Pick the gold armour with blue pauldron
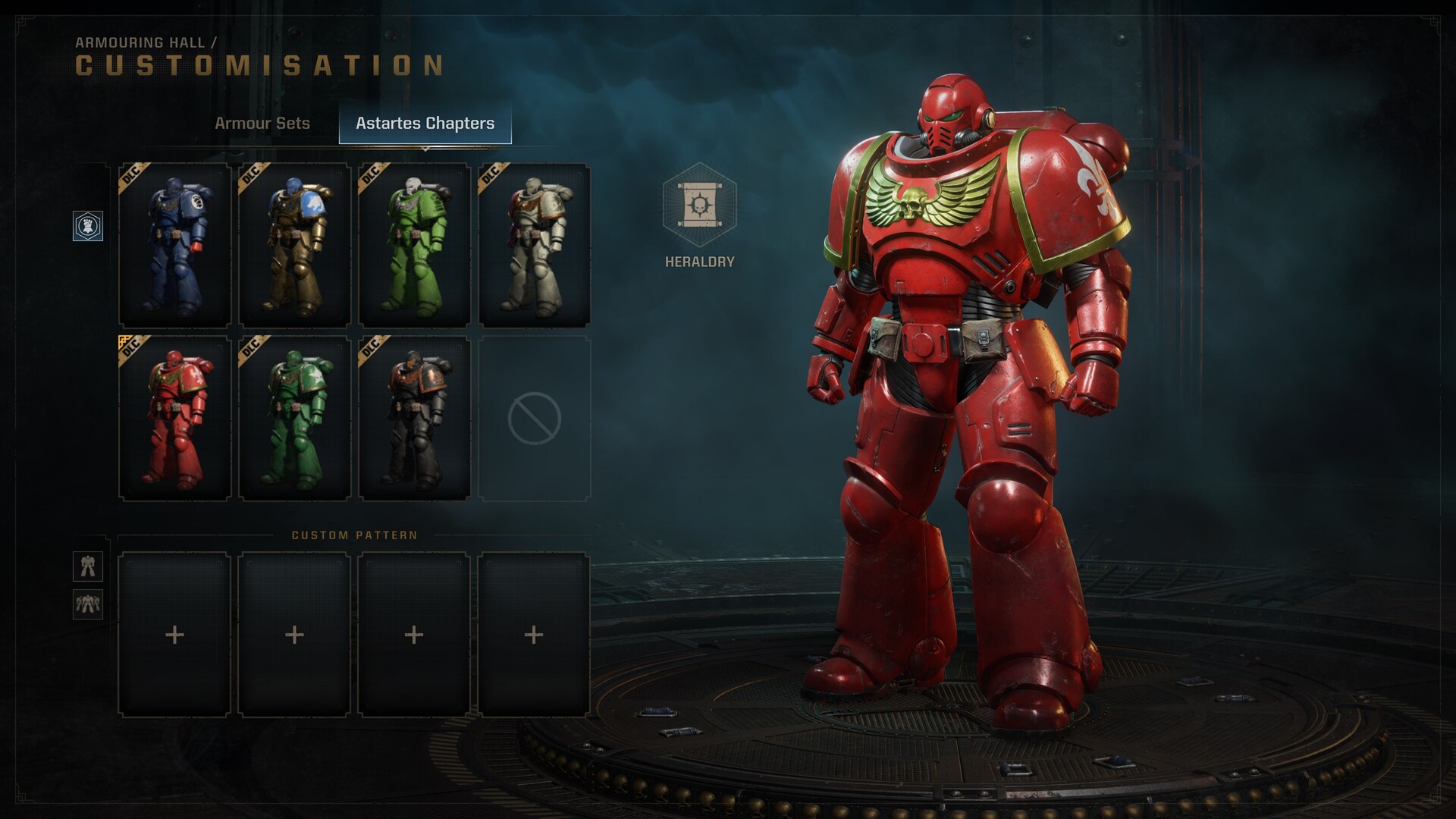The width and height of the screenshot is (1456, 819). (x=295, y=246)
